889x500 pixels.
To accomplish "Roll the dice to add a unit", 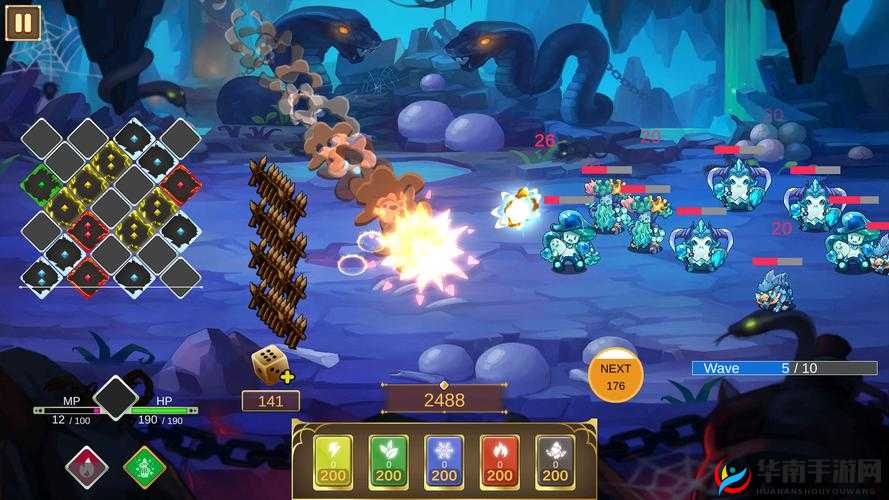I will tap(270, 365).
